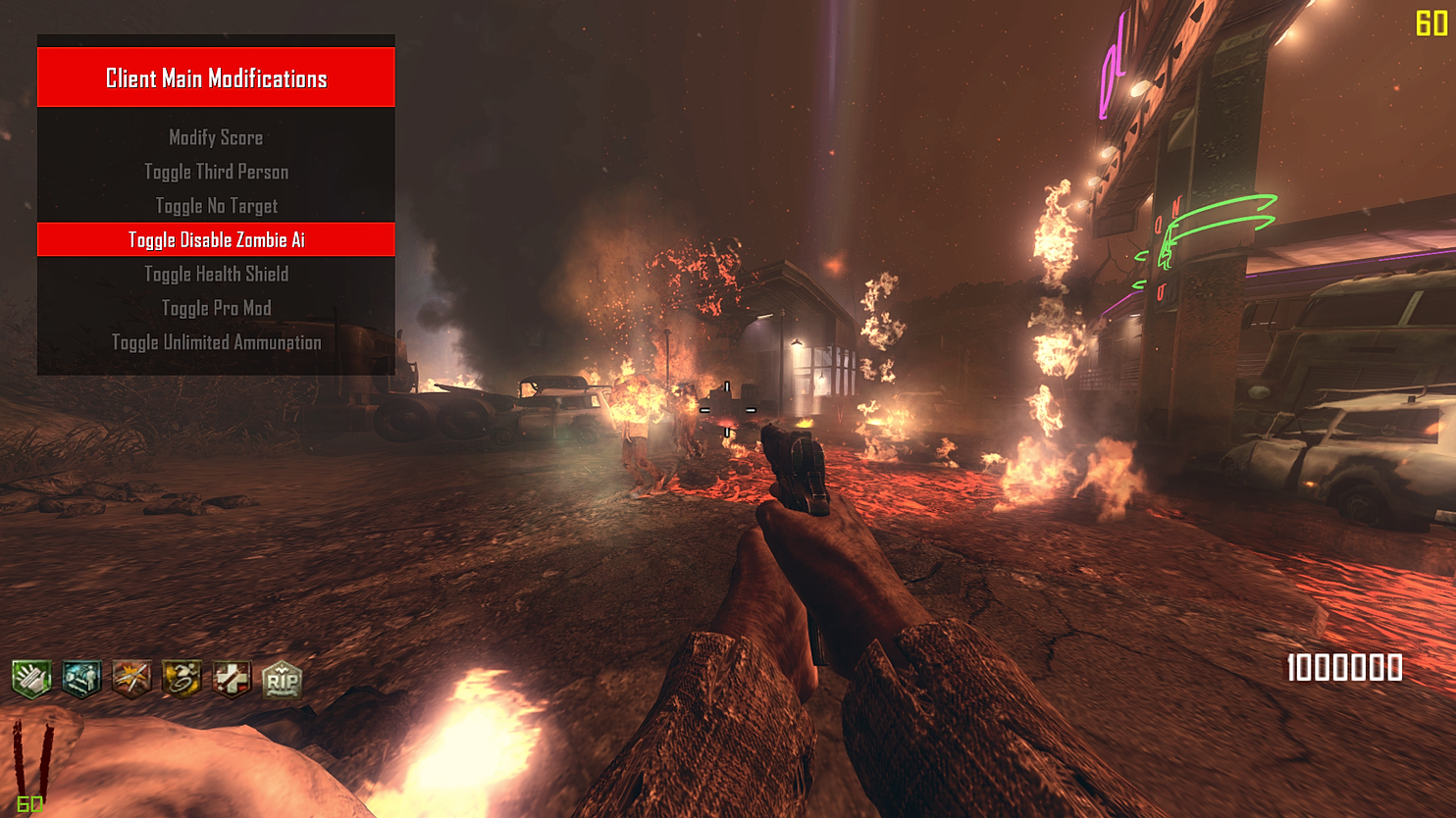The height and width of the screenshot is (818, 1456).
Task: Click the weapon crosshair reticle
Action: 728,410
